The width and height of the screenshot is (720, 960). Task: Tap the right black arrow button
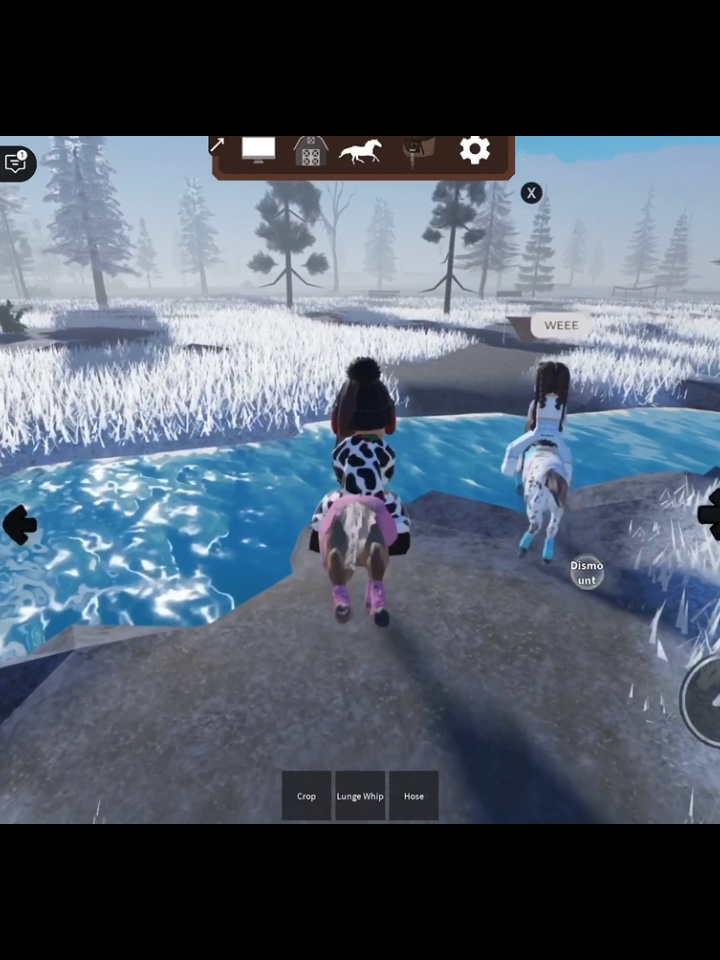[x=709, y=514]
